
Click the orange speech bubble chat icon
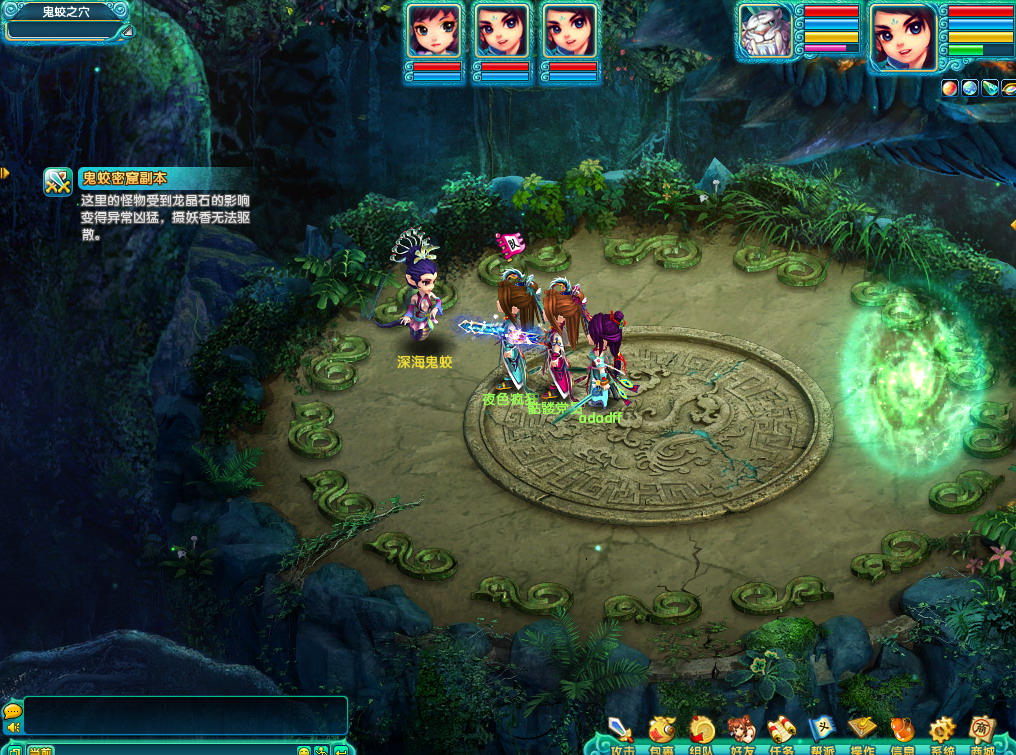click(x=12, y=711)
